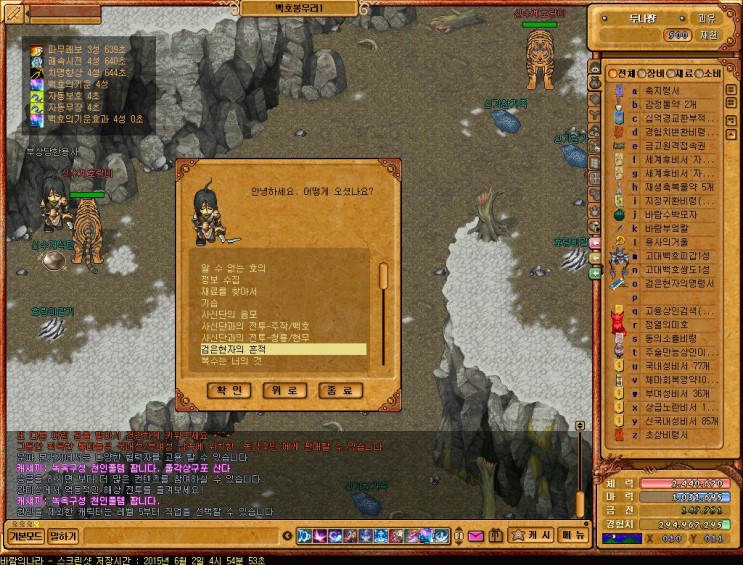This screenshot has height=565, width=743.
Task: Close the NPC dialogue with 종료
Action: coord(340,389)
